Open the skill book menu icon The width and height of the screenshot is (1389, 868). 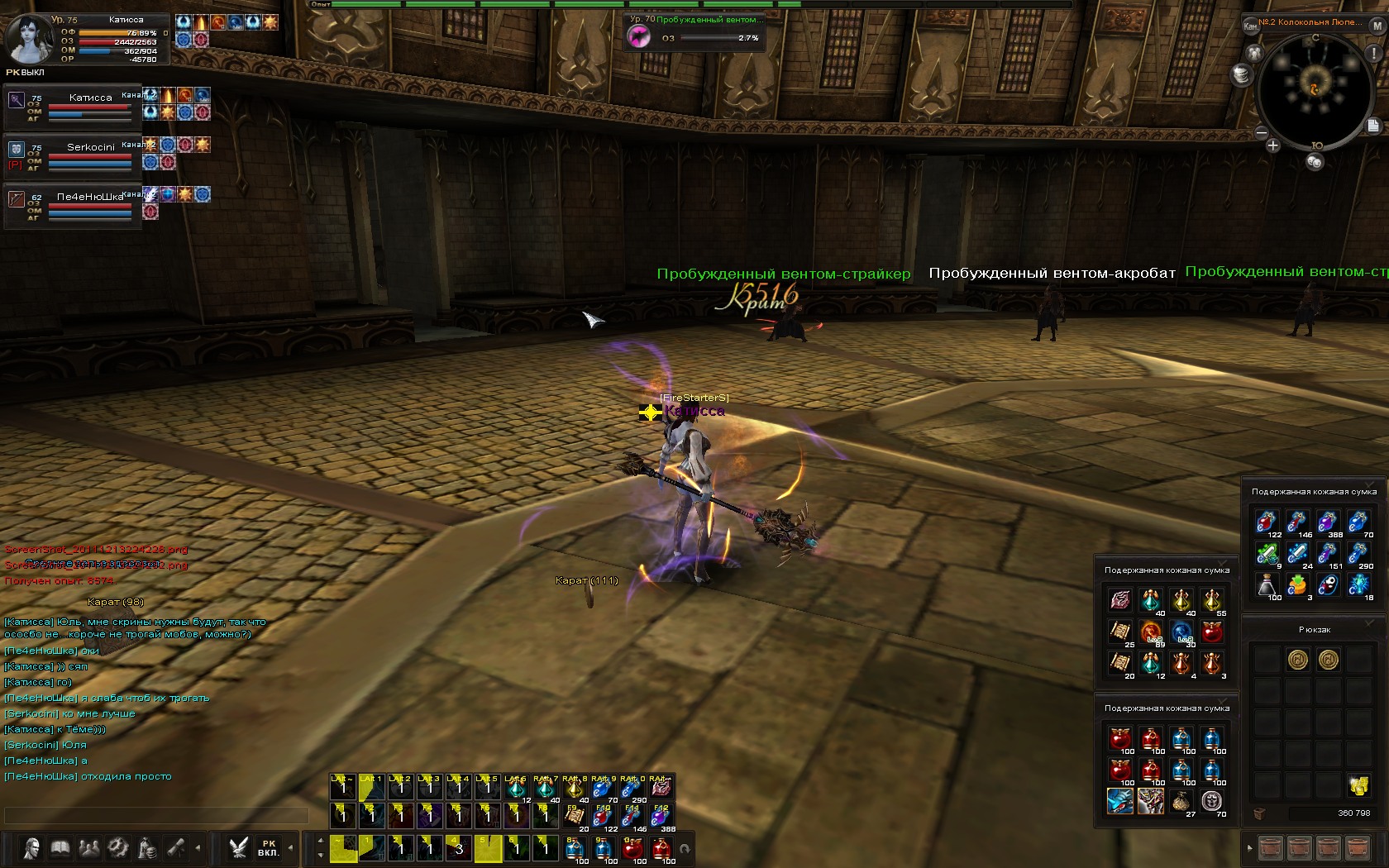(x=60, y=848)
